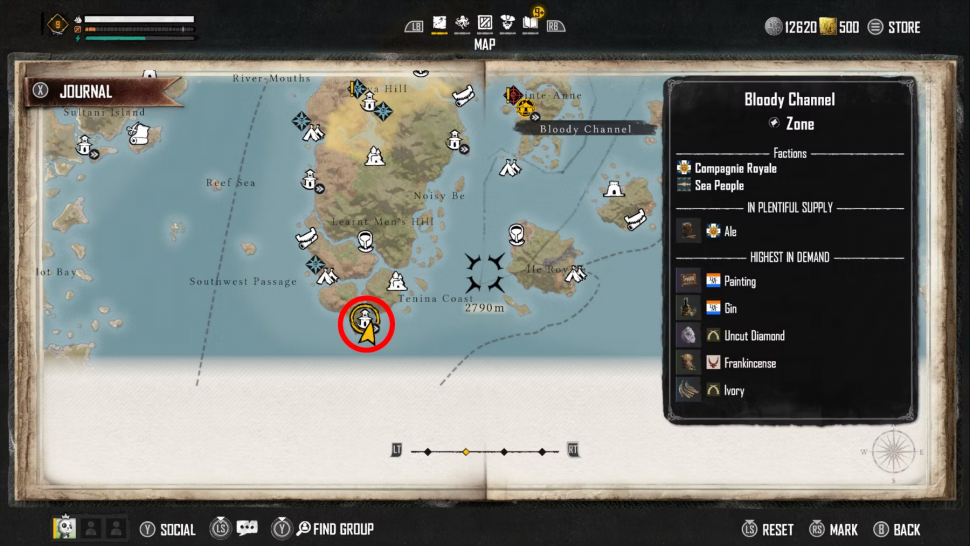Select the highlighted yellow zoom level diamond
Viewport: 970px width, 546px height.
tap(465, 452)
